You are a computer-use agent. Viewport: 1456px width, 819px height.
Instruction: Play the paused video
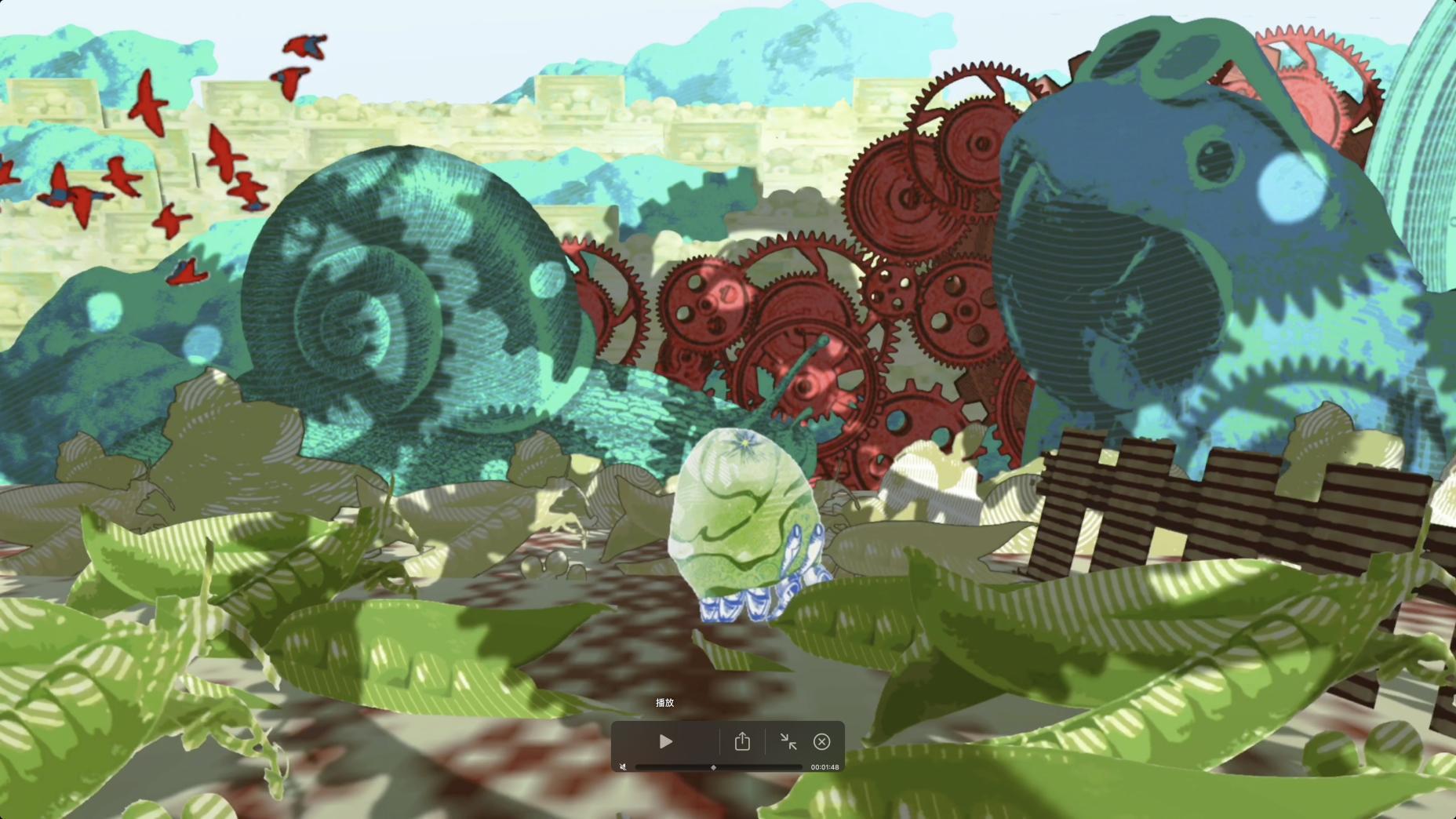tap(665, 741)
